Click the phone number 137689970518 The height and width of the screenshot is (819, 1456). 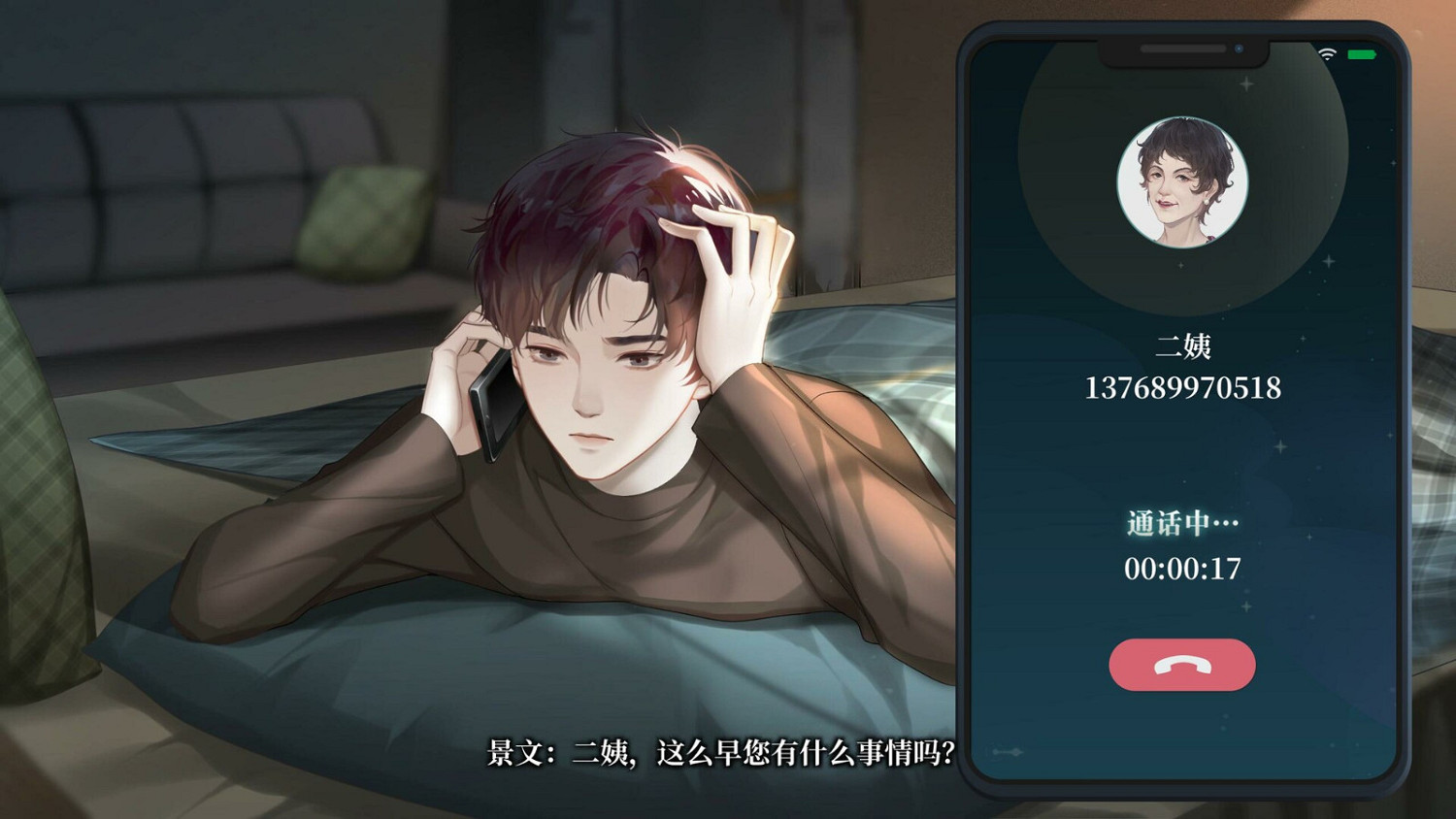point(1182,388)
